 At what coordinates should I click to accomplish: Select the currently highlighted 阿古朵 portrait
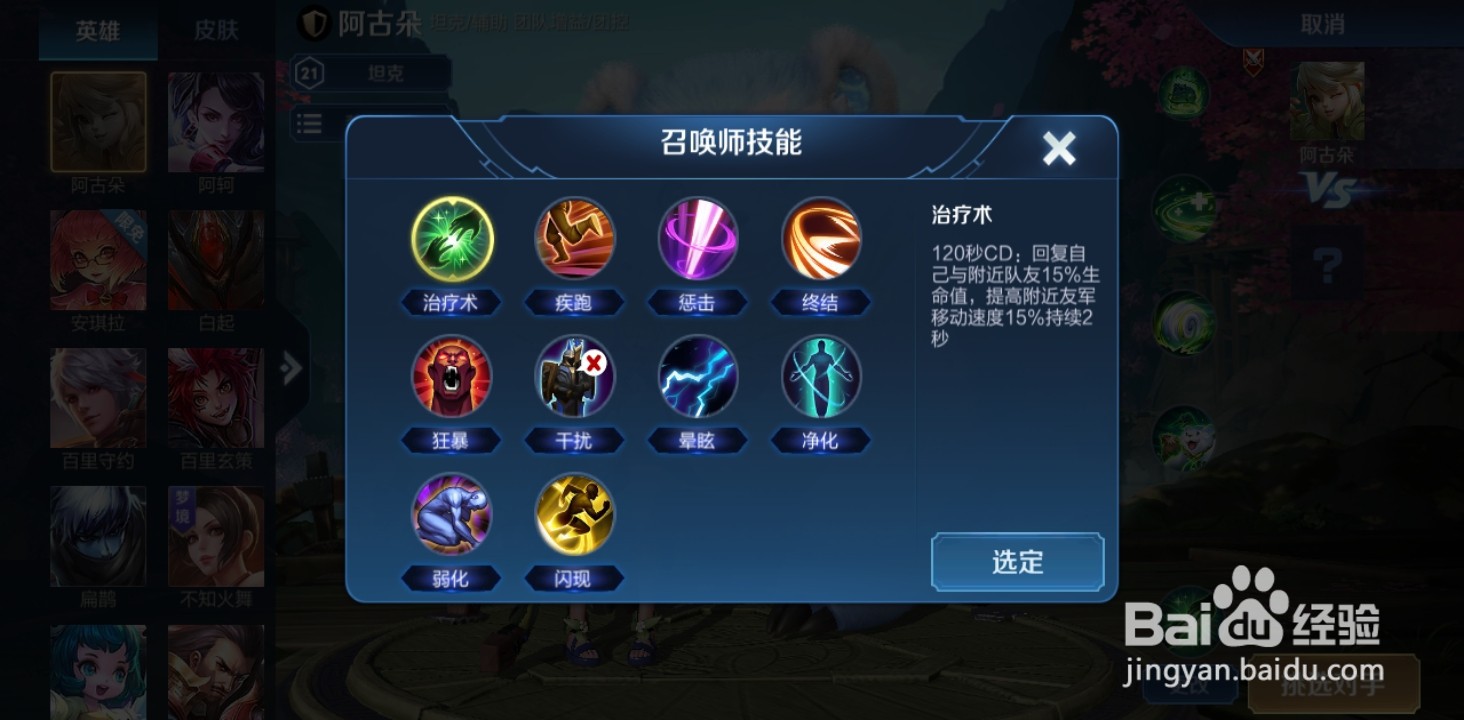[97, 120]
